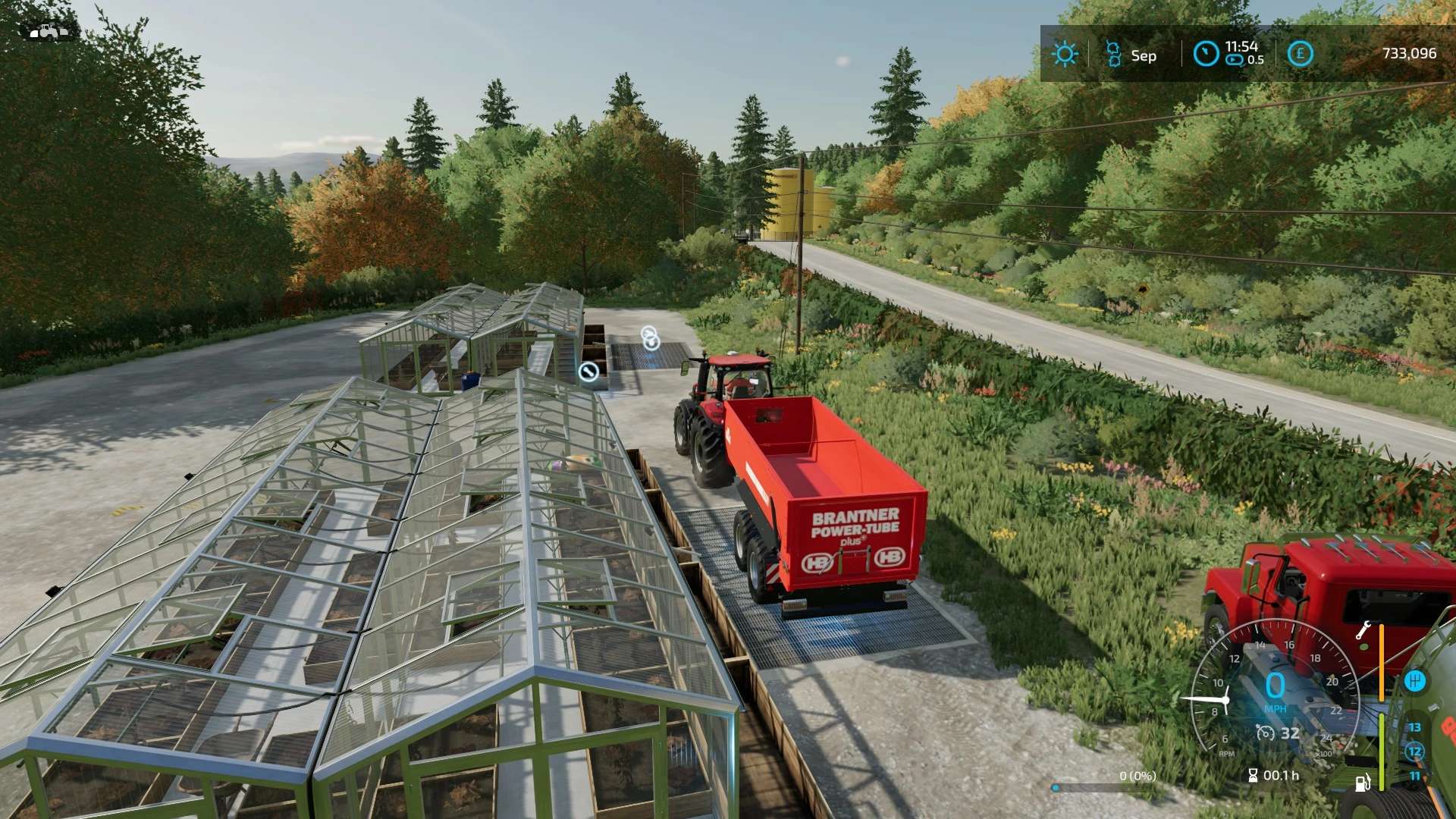This screenshot has height=819, width=1456.
Task: Click the pound currency coin icon
Action: [x=1300, y=54]
